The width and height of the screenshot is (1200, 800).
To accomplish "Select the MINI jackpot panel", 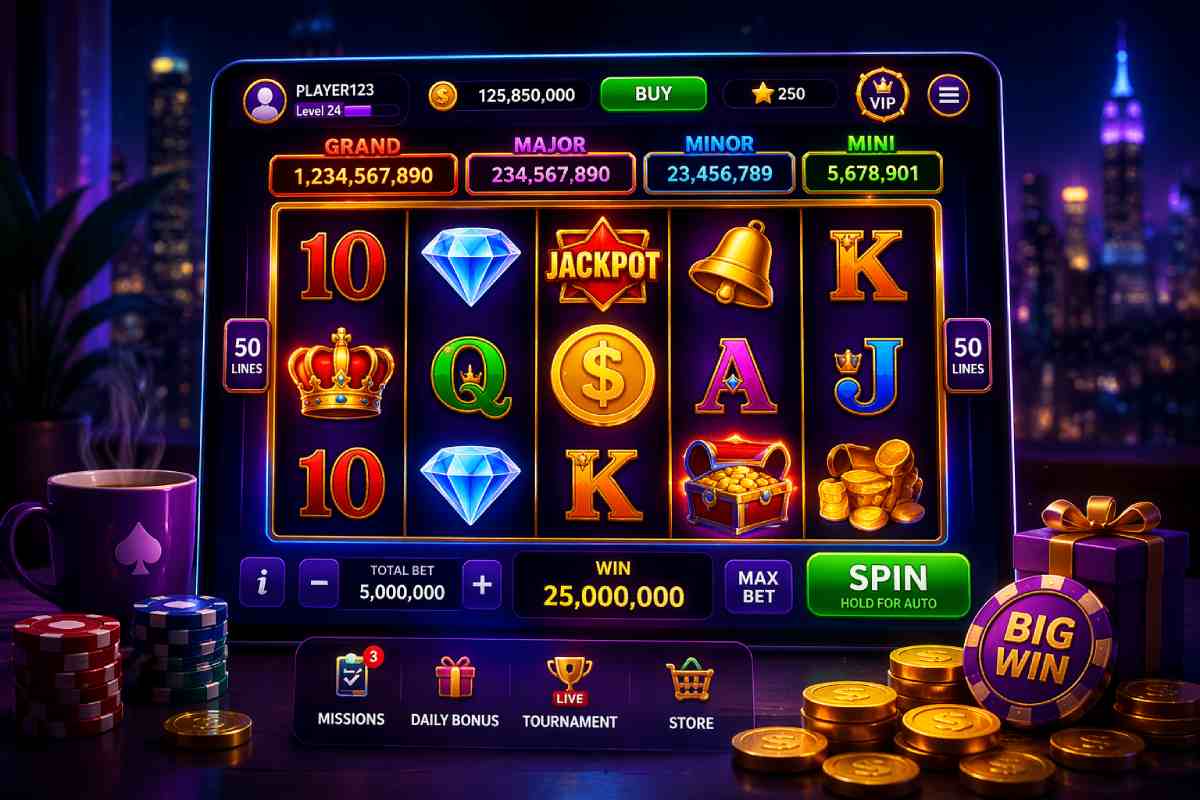I will [x=872, y=174].
